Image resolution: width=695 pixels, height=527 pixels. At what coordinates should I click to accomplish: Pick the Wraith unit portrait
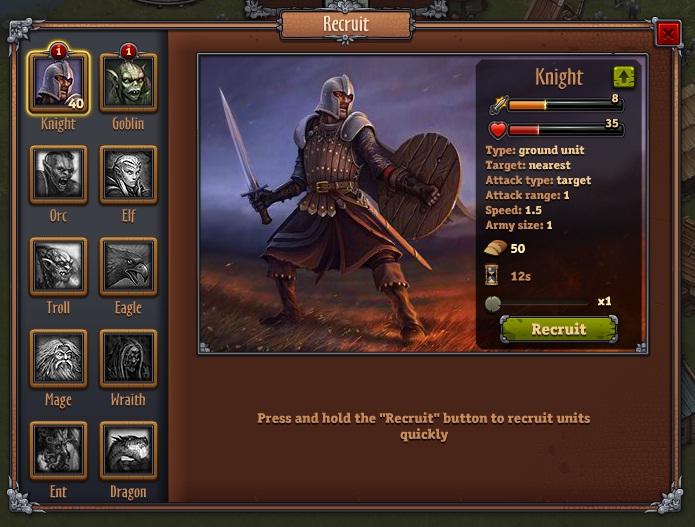tap(128, 358)
